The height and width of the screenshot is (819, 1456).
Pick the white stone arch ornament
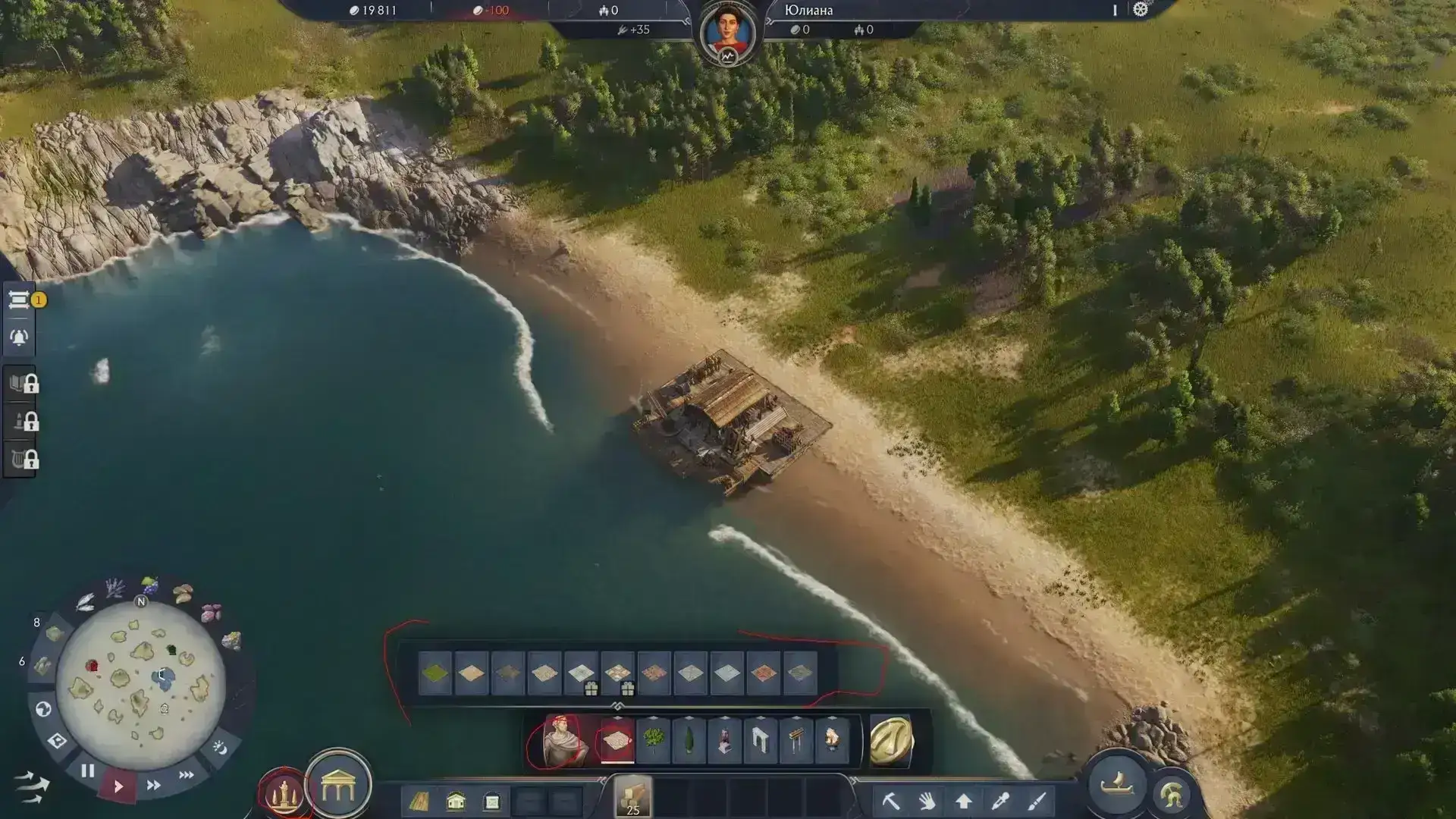[760, 740]
